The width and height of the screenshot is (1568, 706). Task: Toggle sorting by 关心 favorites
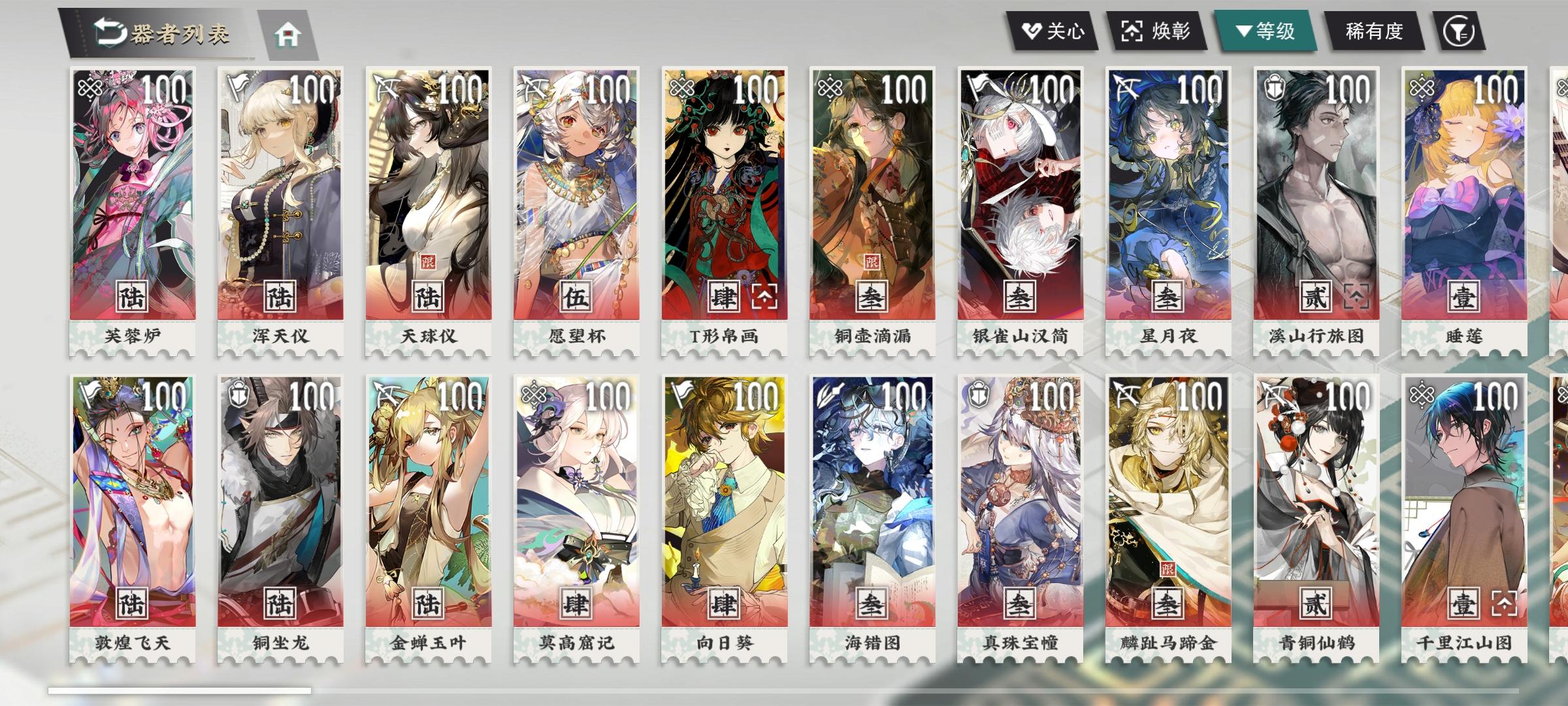coord(1054,31)
